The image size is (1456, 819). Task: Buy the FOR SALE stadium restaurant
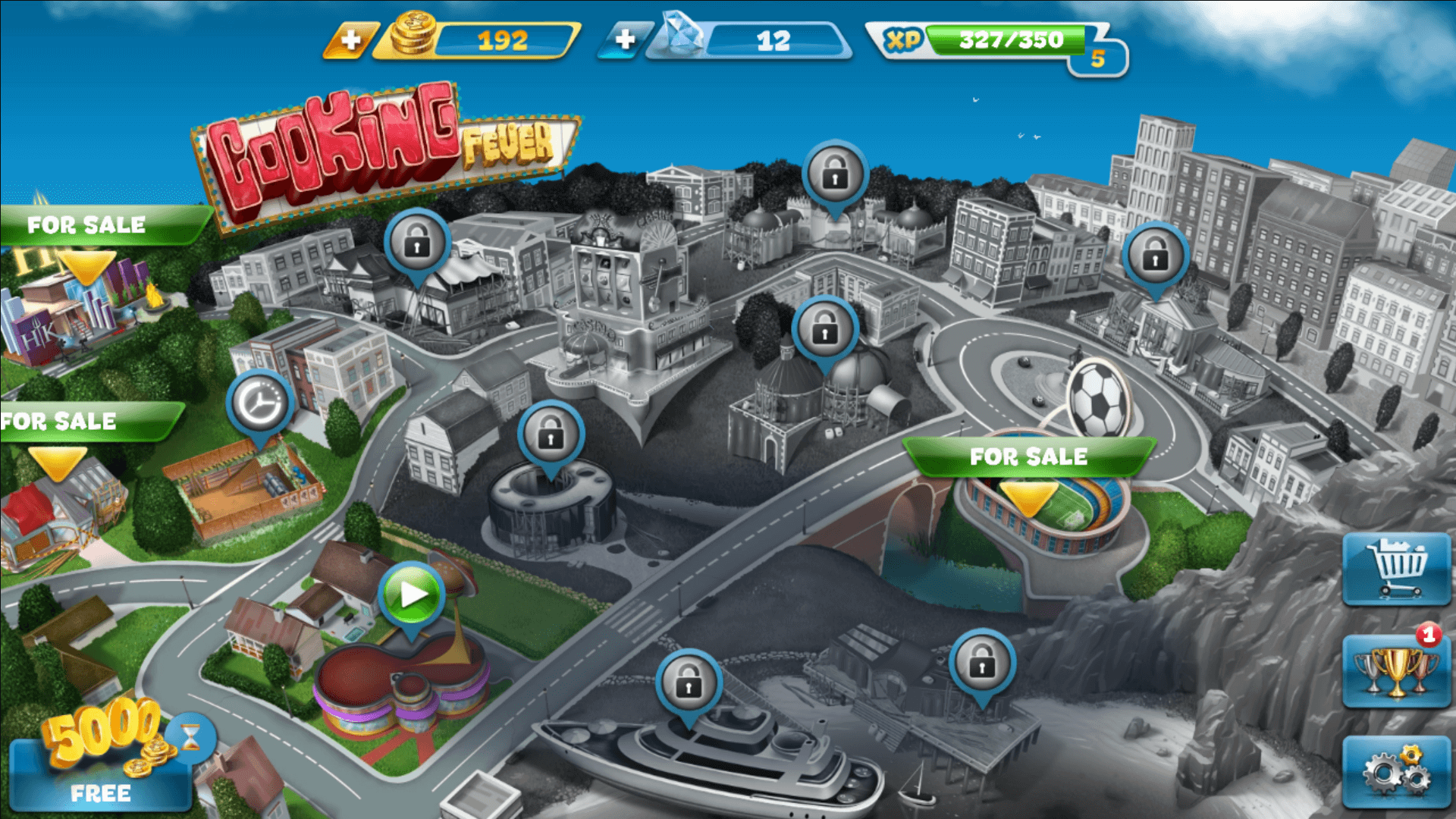pyautogui.click(x=1030, y=457)
